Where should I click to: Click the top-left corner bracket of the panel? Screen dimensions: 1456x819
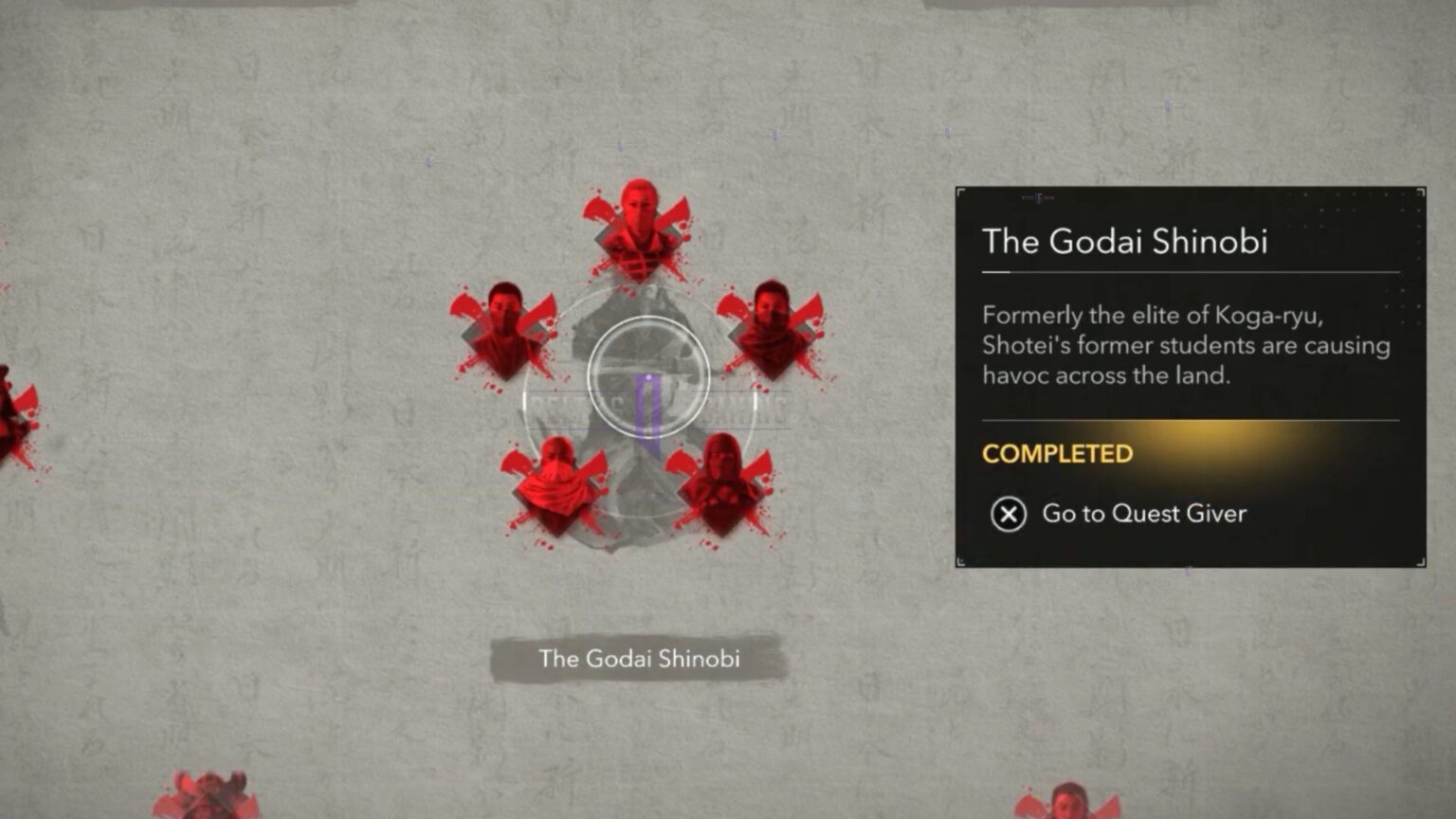(x=960, y=193)
